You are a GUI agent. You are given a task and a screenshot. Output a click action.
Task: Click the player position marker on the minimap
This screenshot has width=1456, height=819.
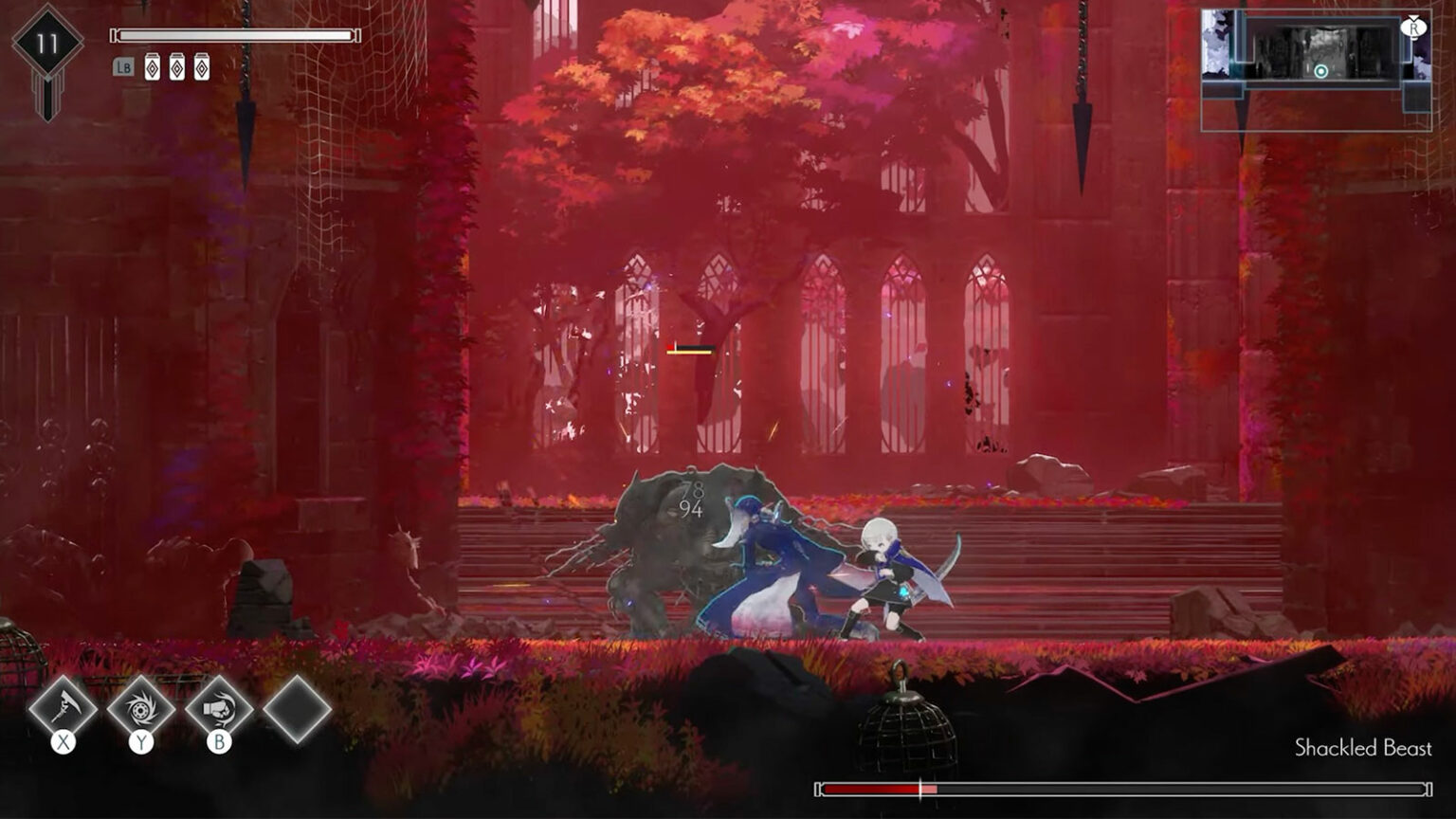point(1321,70)
